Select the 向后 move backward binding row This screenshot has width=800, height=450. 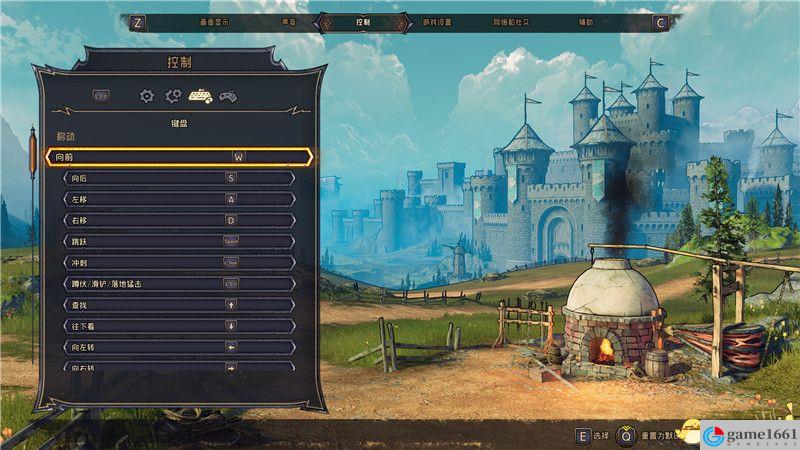tap(179, 178)
